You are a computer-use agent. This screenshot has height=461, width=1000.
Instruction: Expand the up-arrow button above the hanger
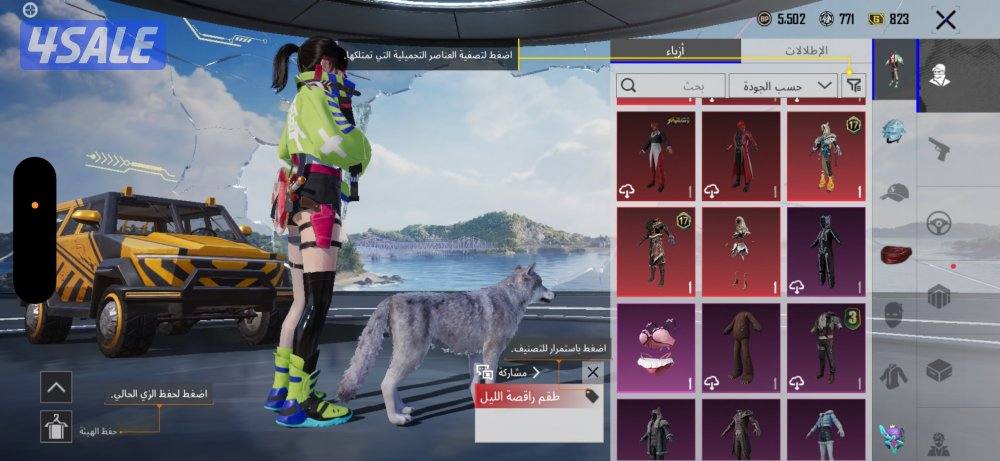pyautogui.click(x=56, y=386)
